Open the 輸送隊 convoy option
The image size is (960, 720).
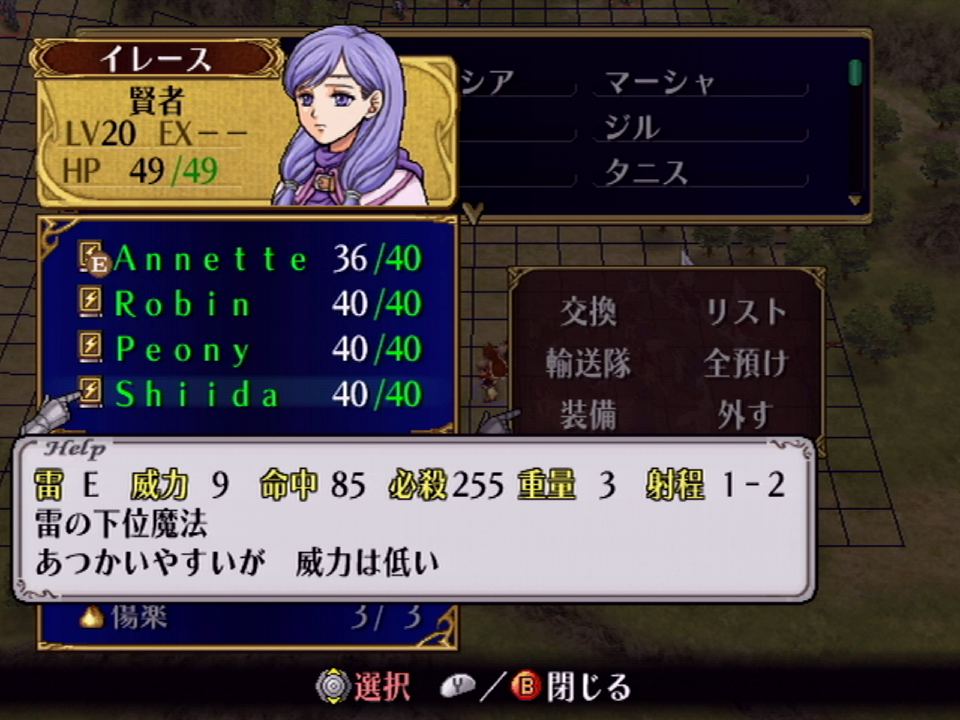[x=588, y=363]
